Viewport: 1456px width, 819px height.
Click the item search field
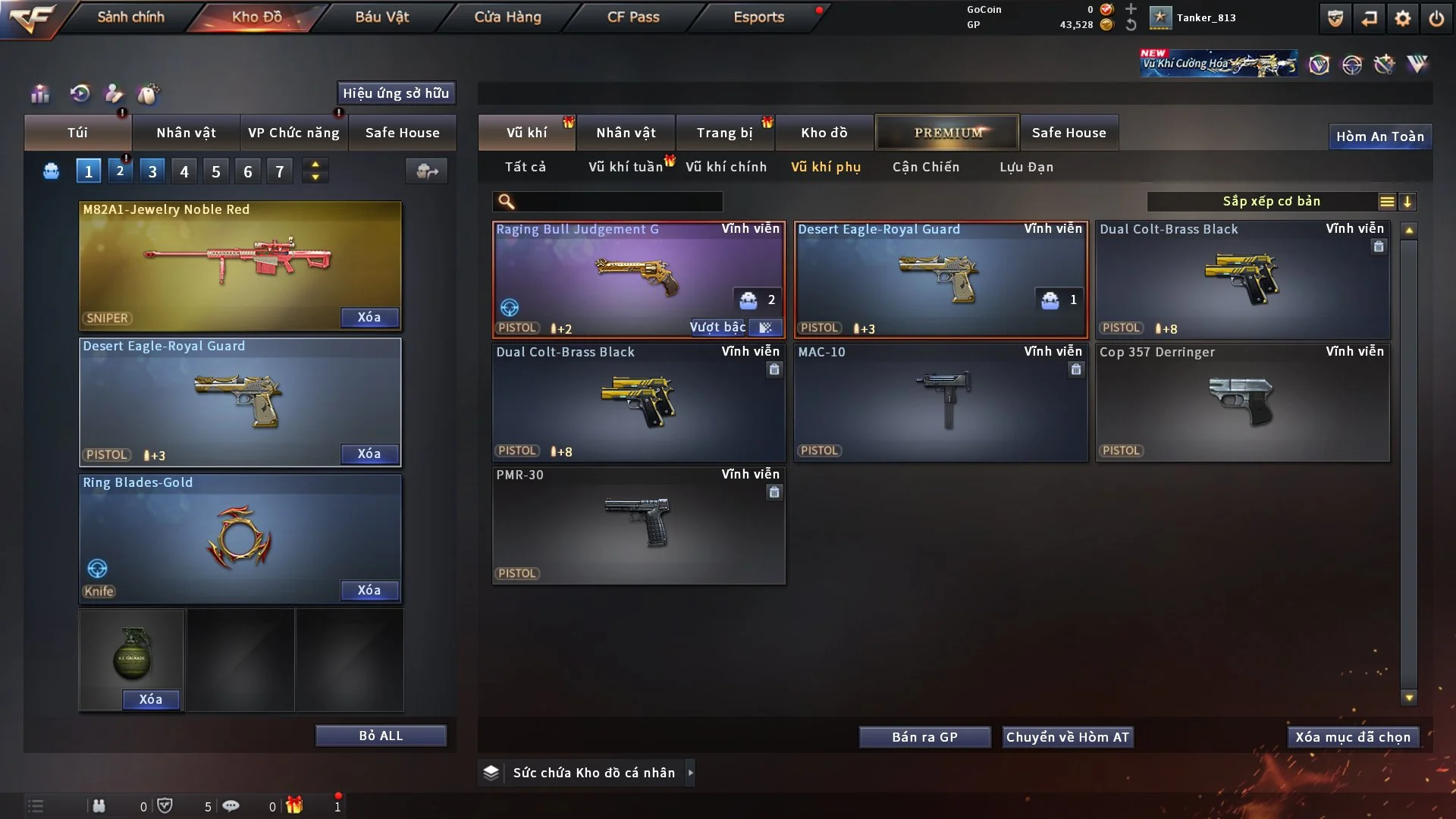click(618, 201)
